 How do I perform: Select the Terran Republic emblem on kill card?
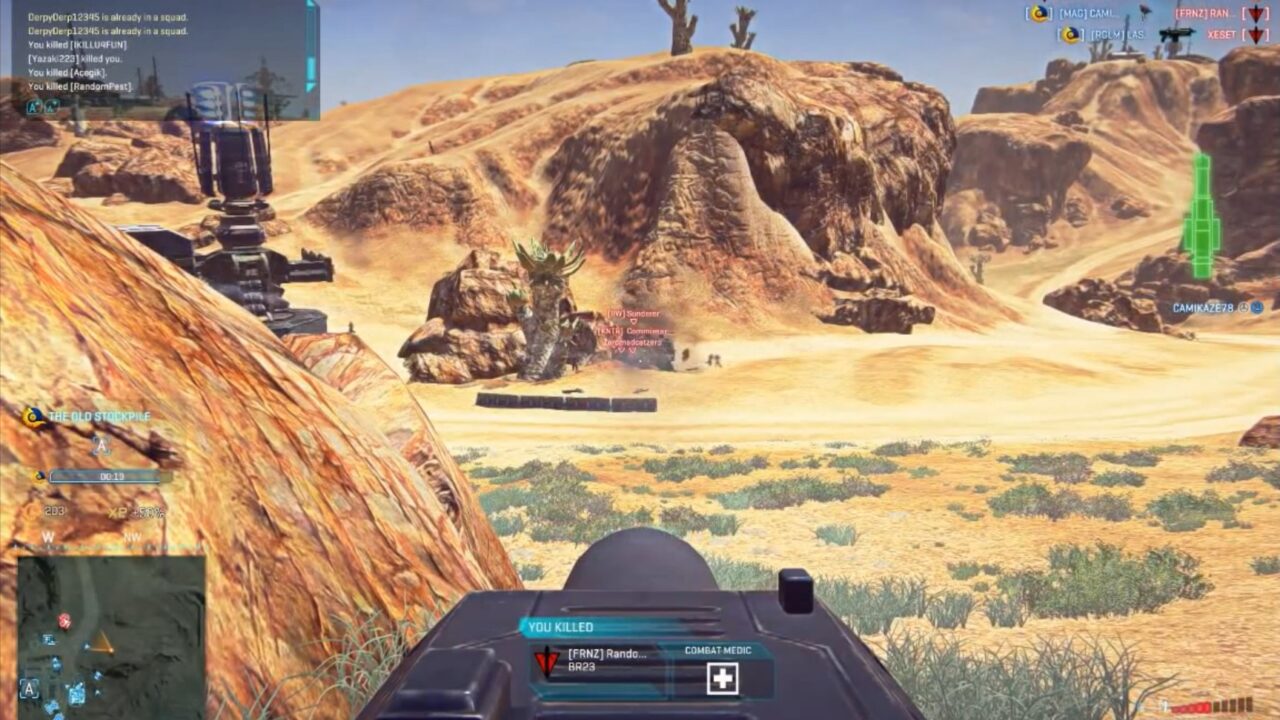click(545, 661)
